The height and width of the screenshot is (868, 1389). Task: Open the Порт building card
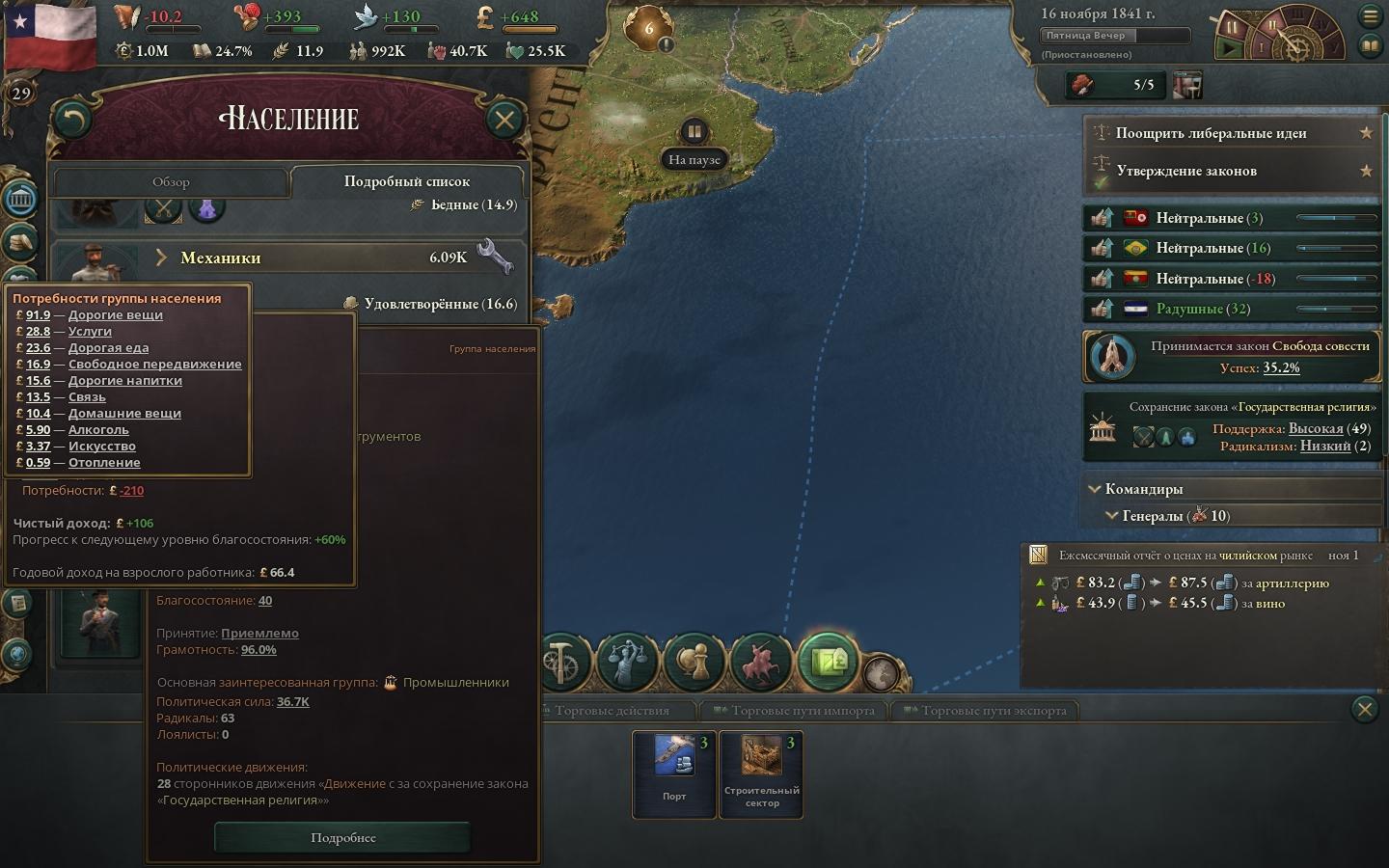pos(674,773)
